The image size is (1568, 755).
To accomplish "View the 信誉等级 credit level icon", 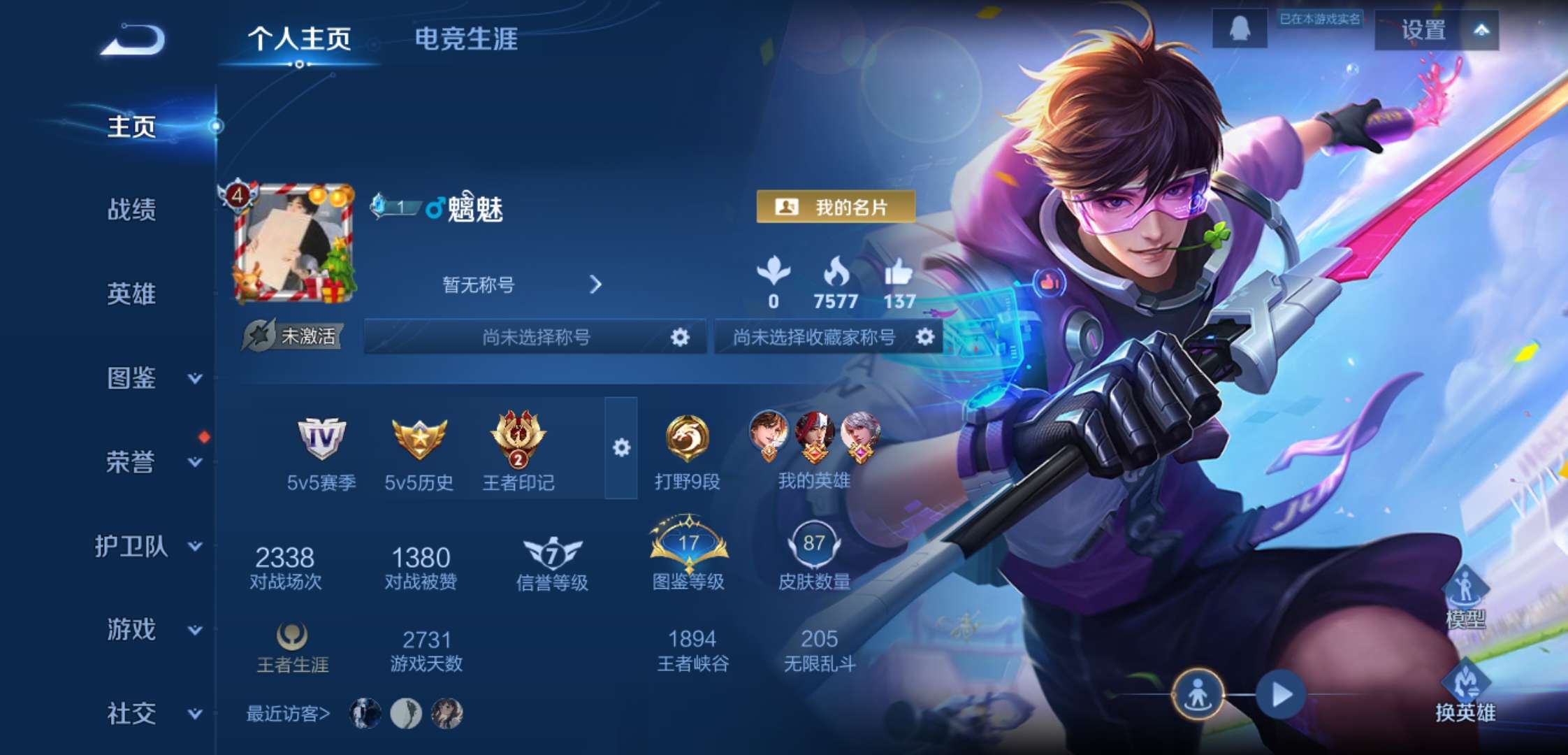I will 552,552.
